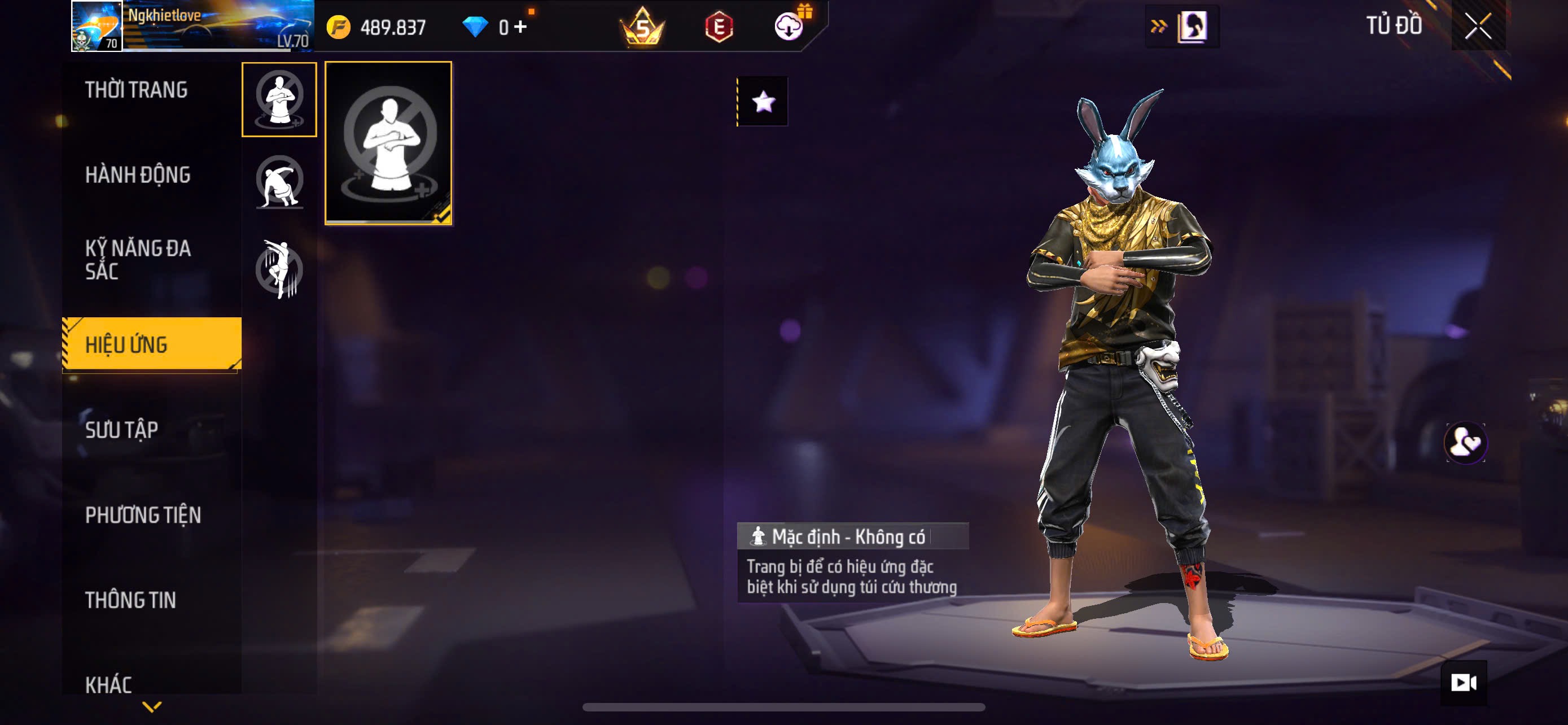Open the player profile avatar

pos(97,26)
